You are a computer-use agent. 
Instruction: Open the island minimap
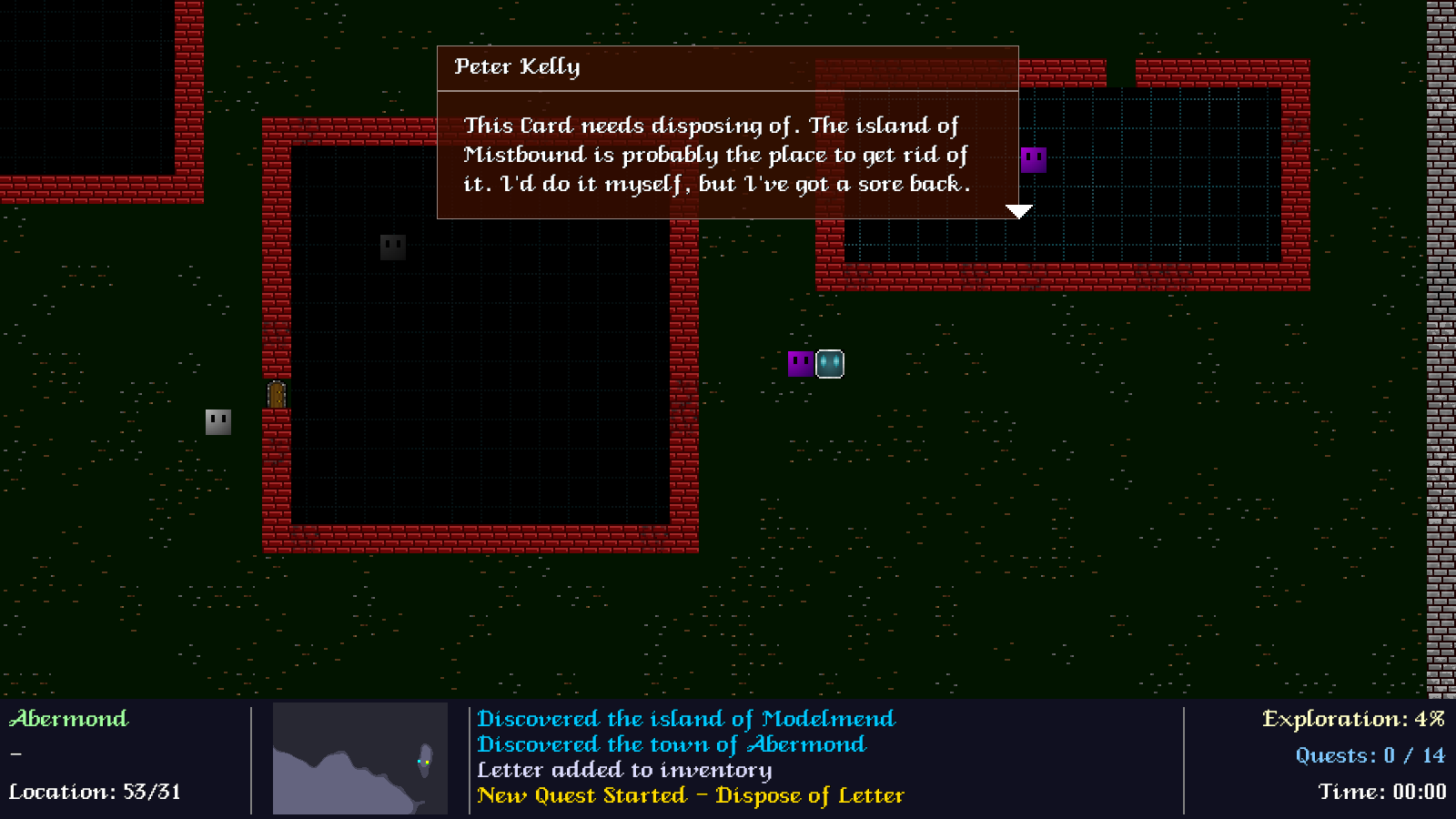tap(360, 758)
